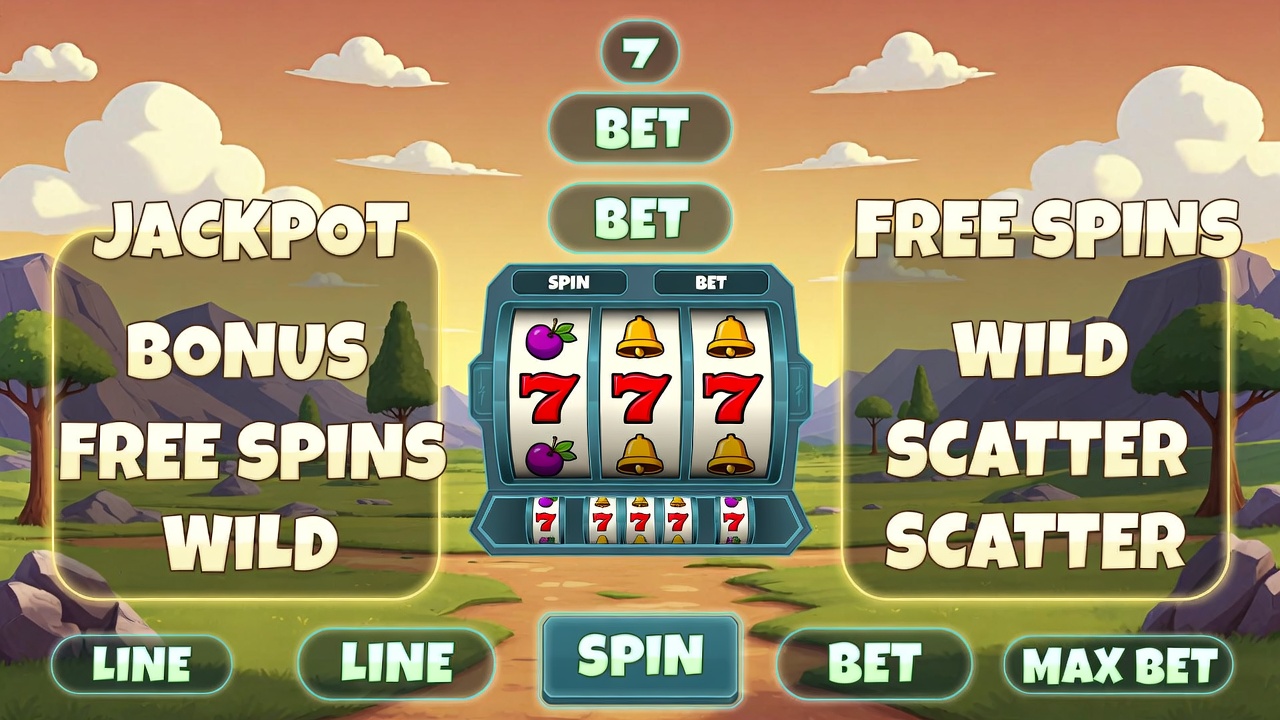The height and width of the screenshot is (720, 1280).
Task: Select the MAX BET button
Action: click(1117, 664)
